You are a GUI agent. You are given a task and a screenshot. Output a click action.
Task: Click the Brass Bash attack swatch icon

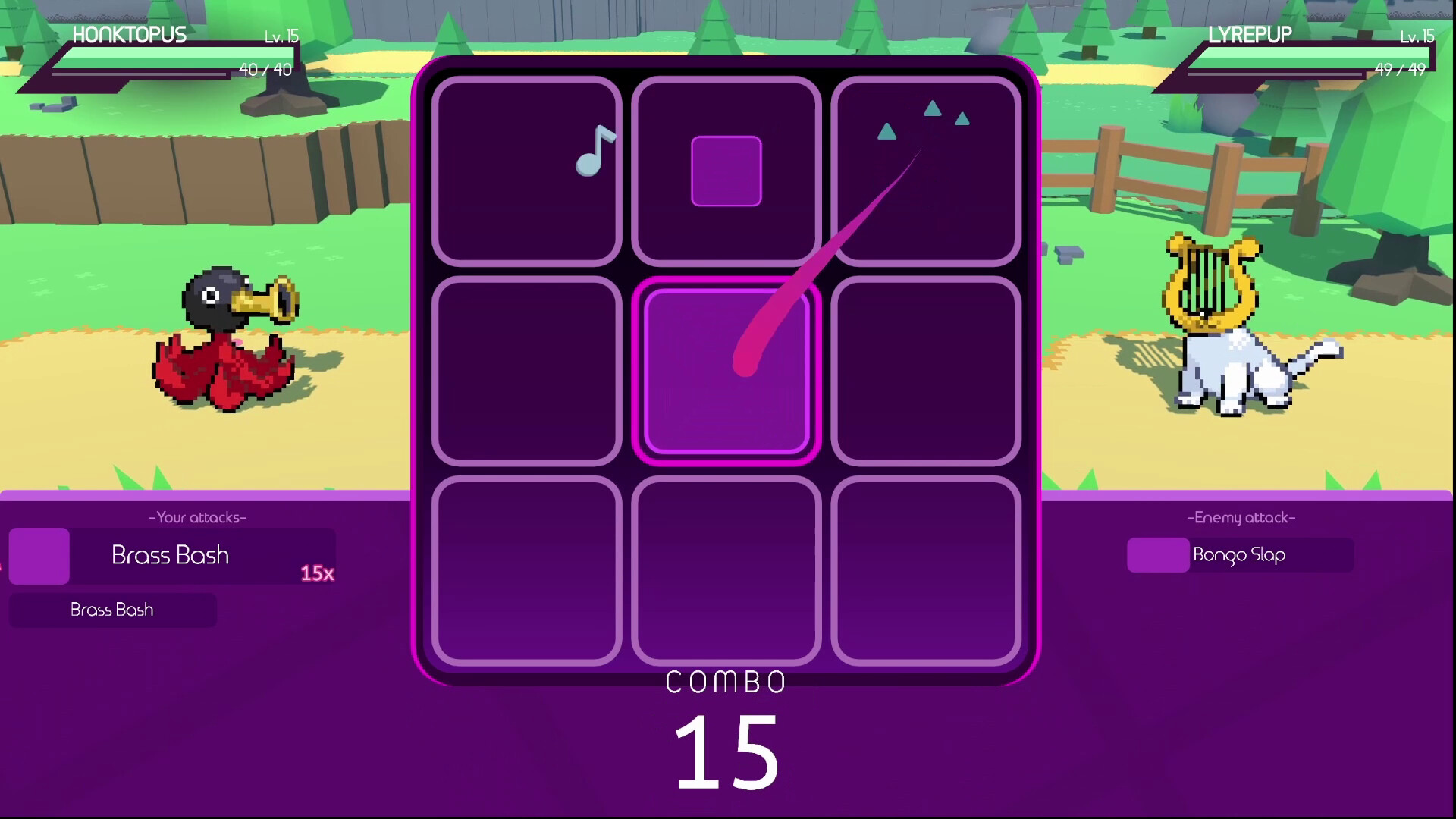(x=38, y=555)
